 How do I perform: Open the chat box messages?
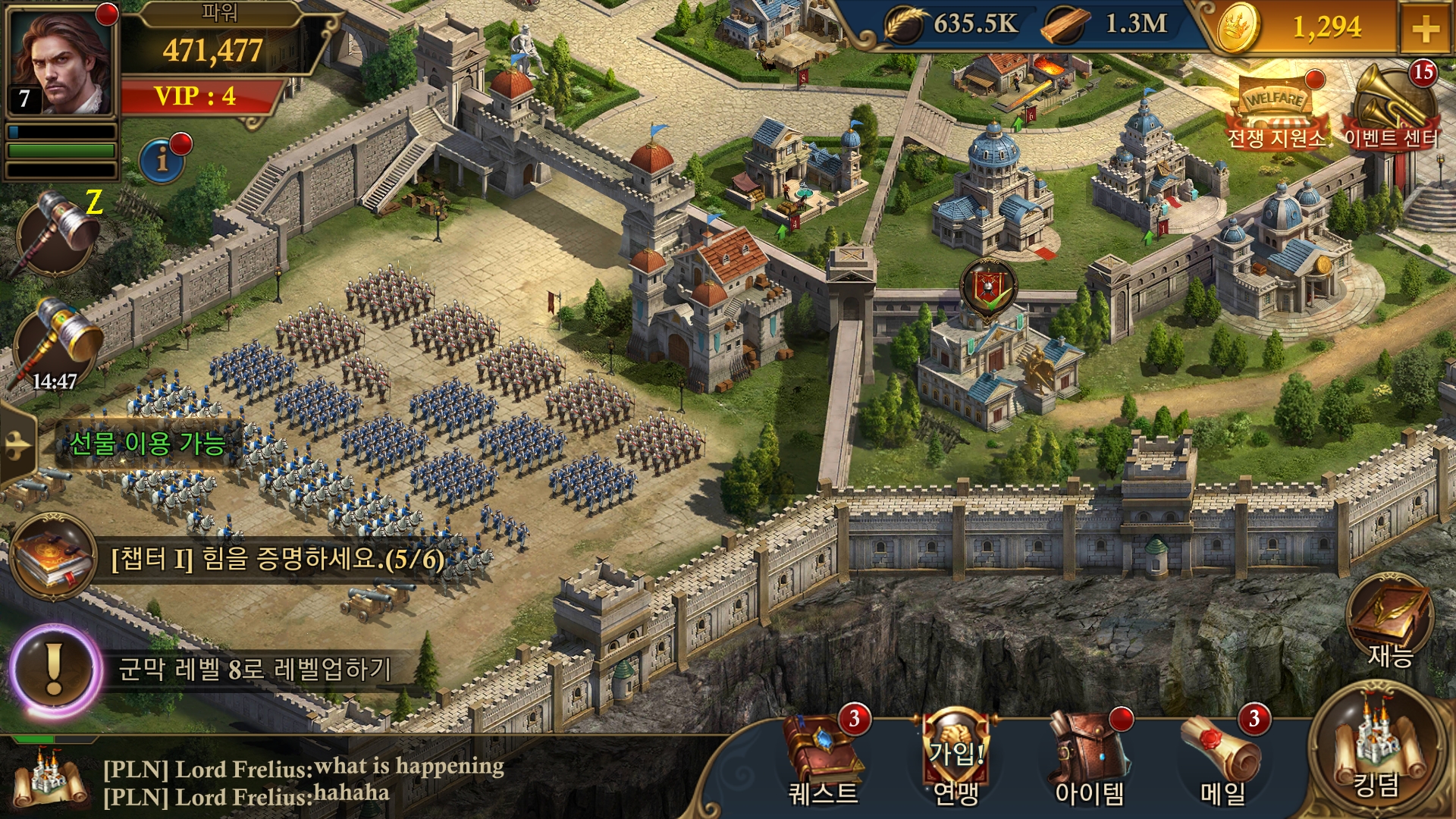pos(303,781)
